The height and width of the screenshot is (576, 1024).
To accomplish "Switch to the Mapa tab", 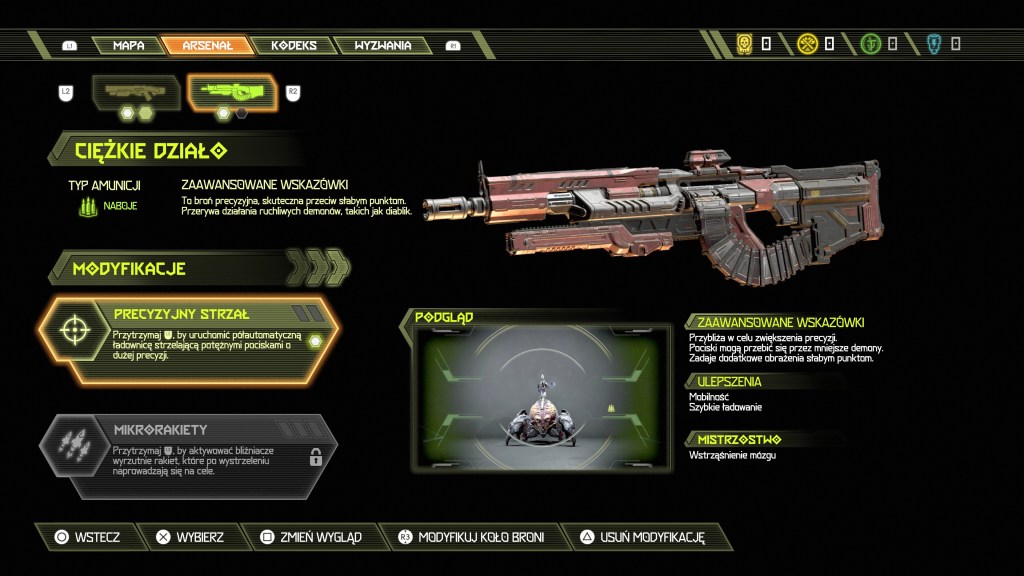I will (x=128, y=45).
